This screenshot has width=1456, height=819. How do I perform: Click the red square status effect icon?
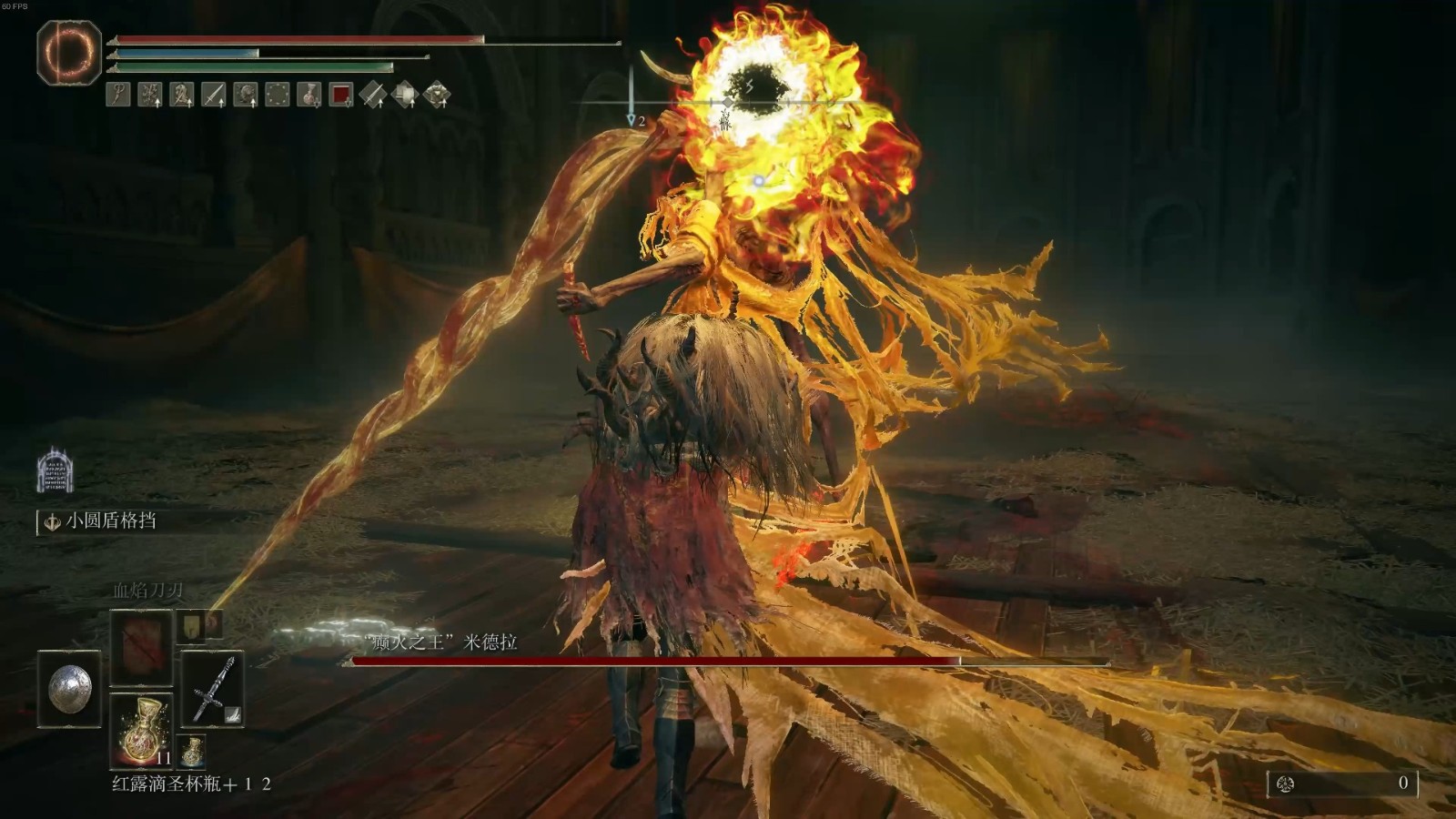(x=341, y=94)
